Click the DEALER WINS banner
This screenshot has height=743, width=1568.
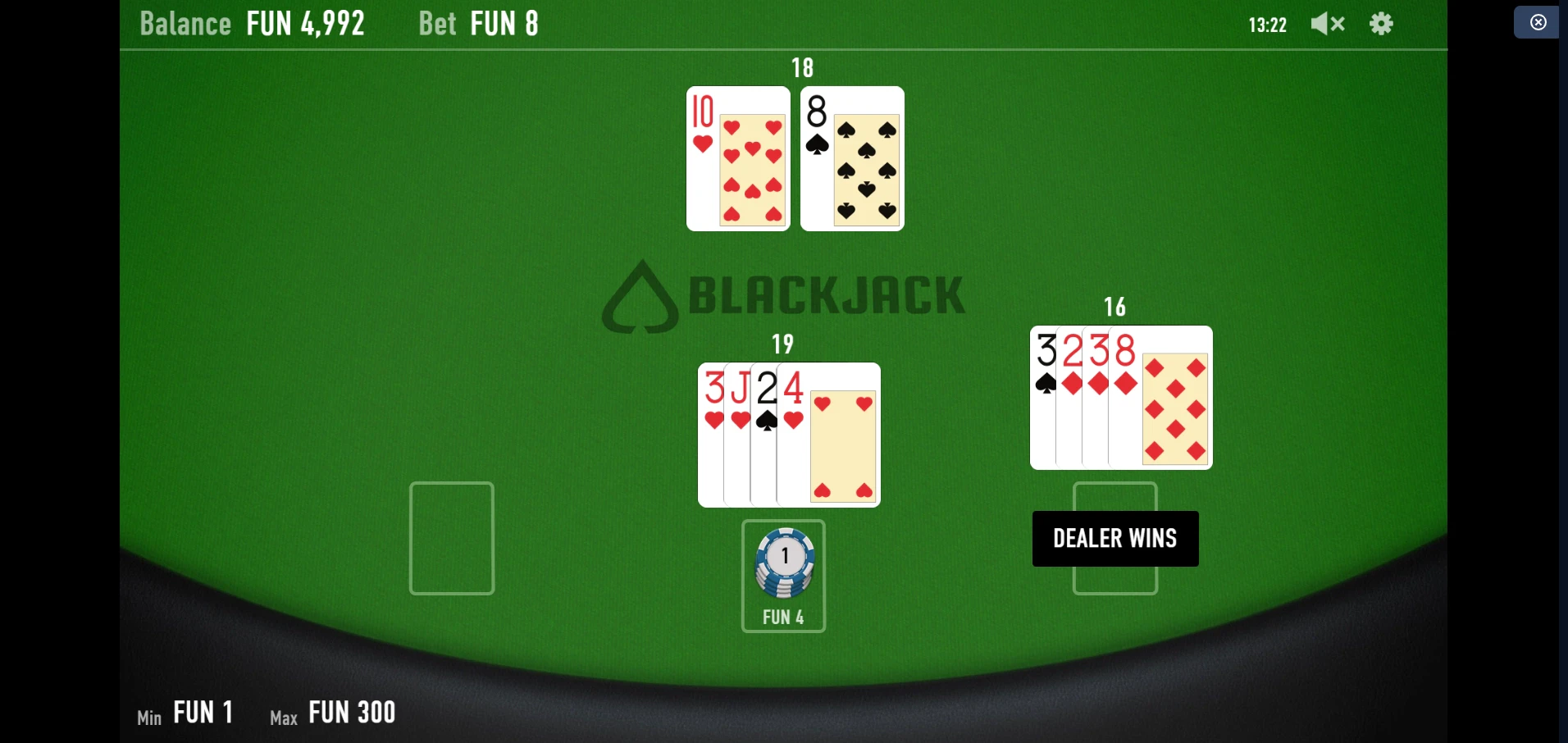pos(1114,538)
